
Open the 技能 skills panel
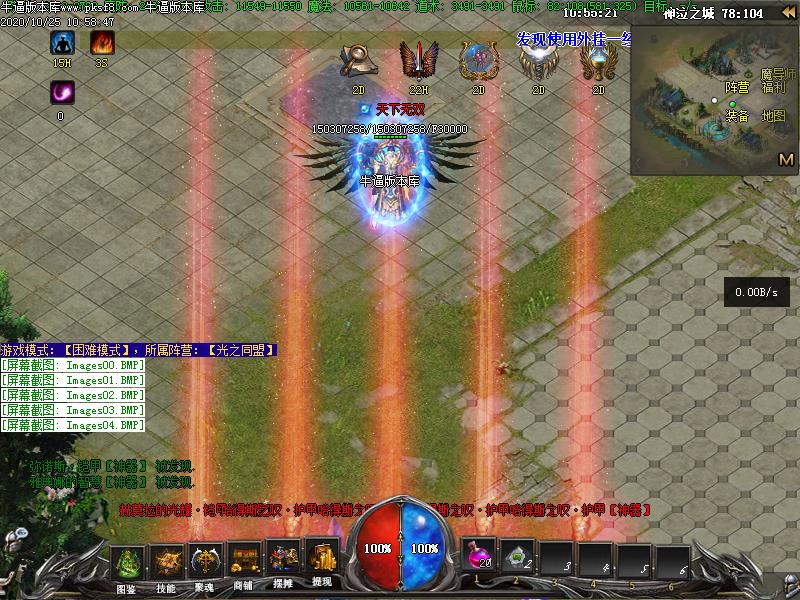click(x=167, y=562)
